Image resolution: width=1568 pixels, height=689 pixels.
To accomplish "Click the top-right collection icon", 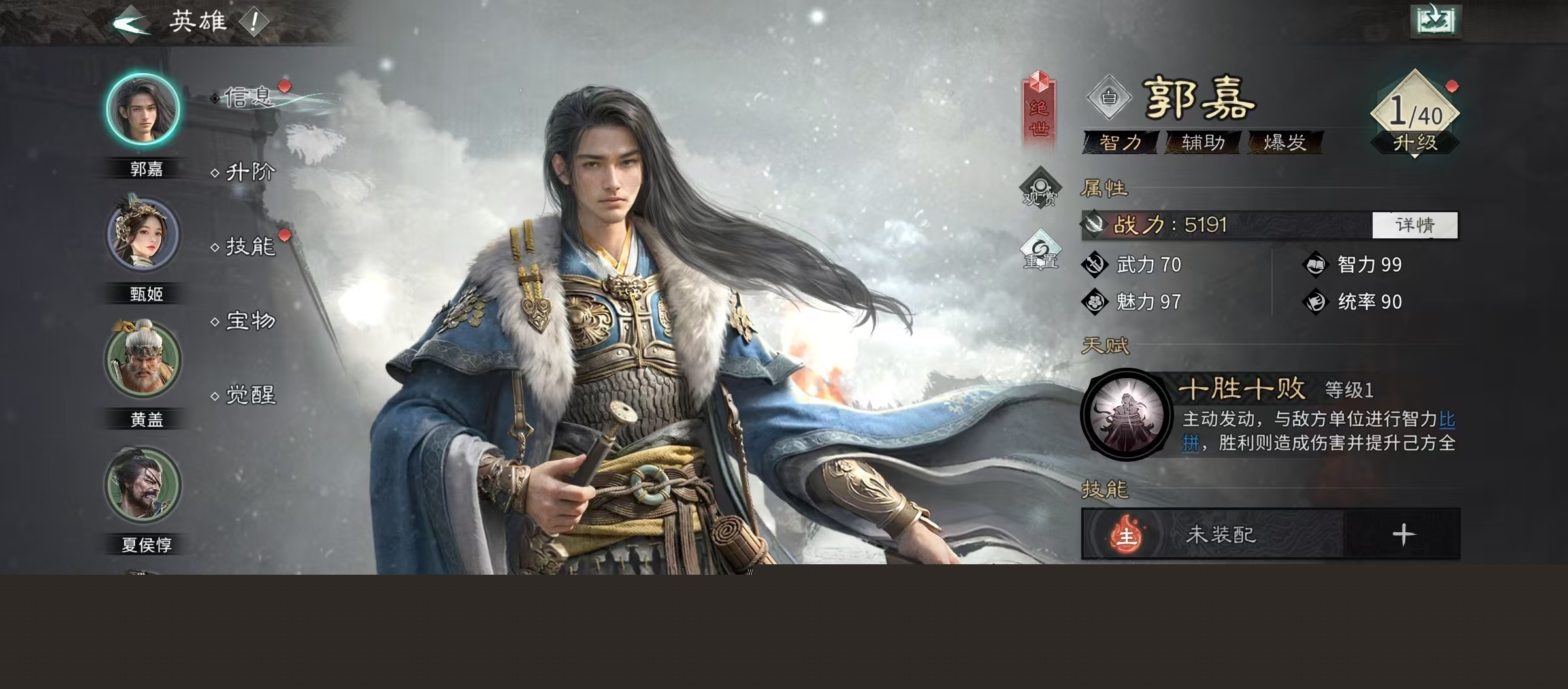I will click(x=1435, y=20).
